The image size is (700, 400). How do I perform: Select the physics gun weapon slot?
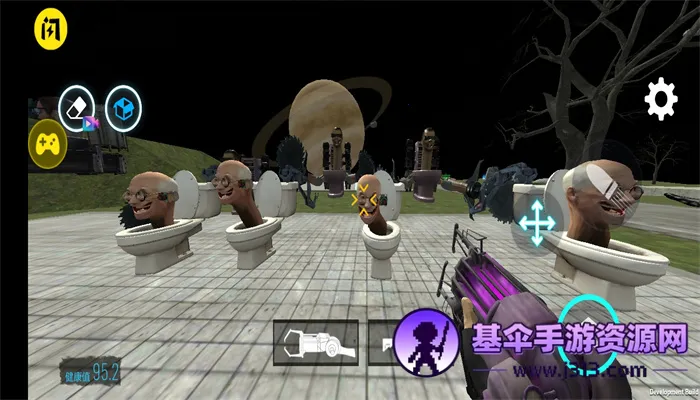click(x=315, y=341)
